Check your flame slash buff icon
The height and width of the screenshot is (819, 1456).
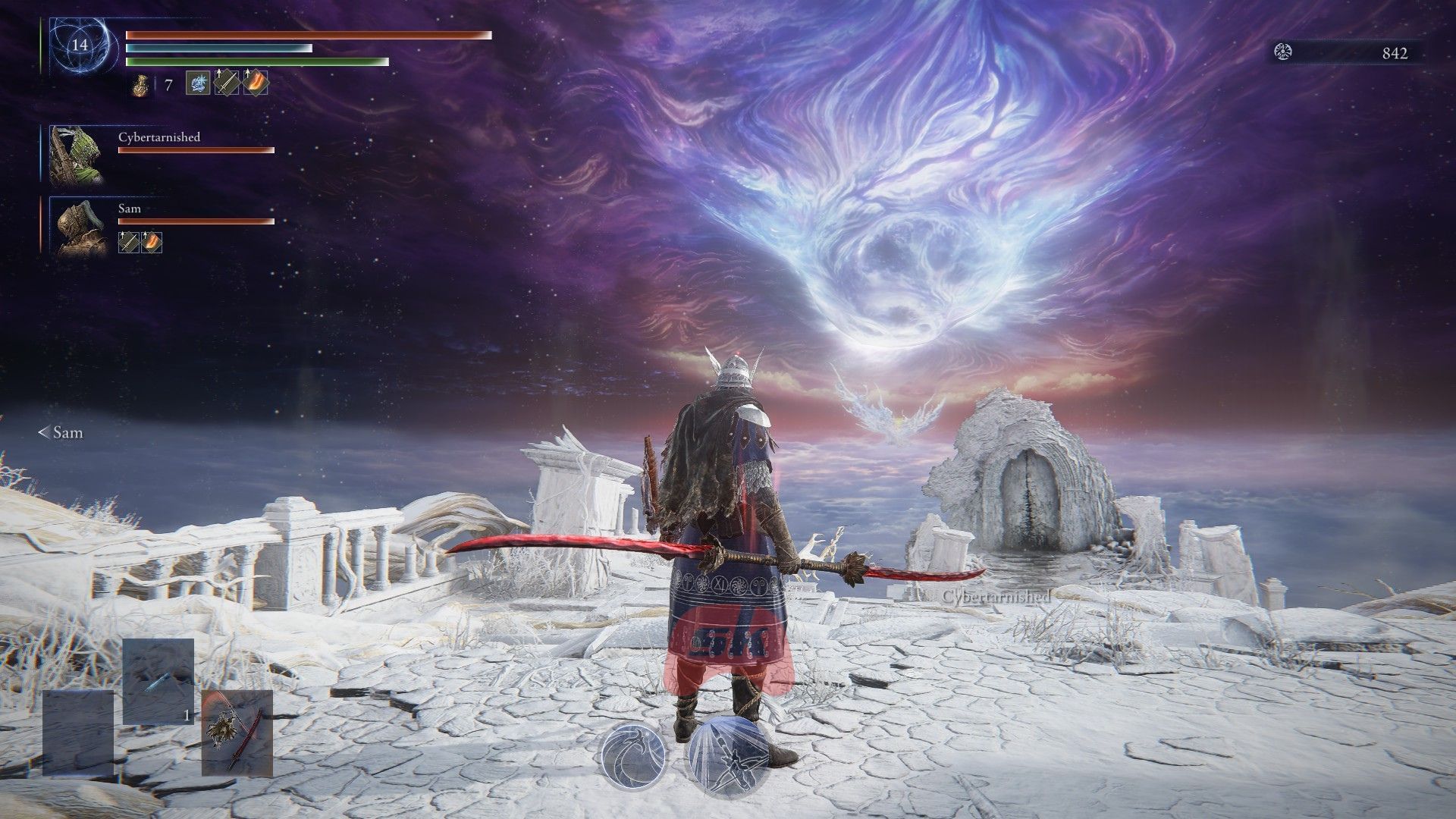coord(256,83)
